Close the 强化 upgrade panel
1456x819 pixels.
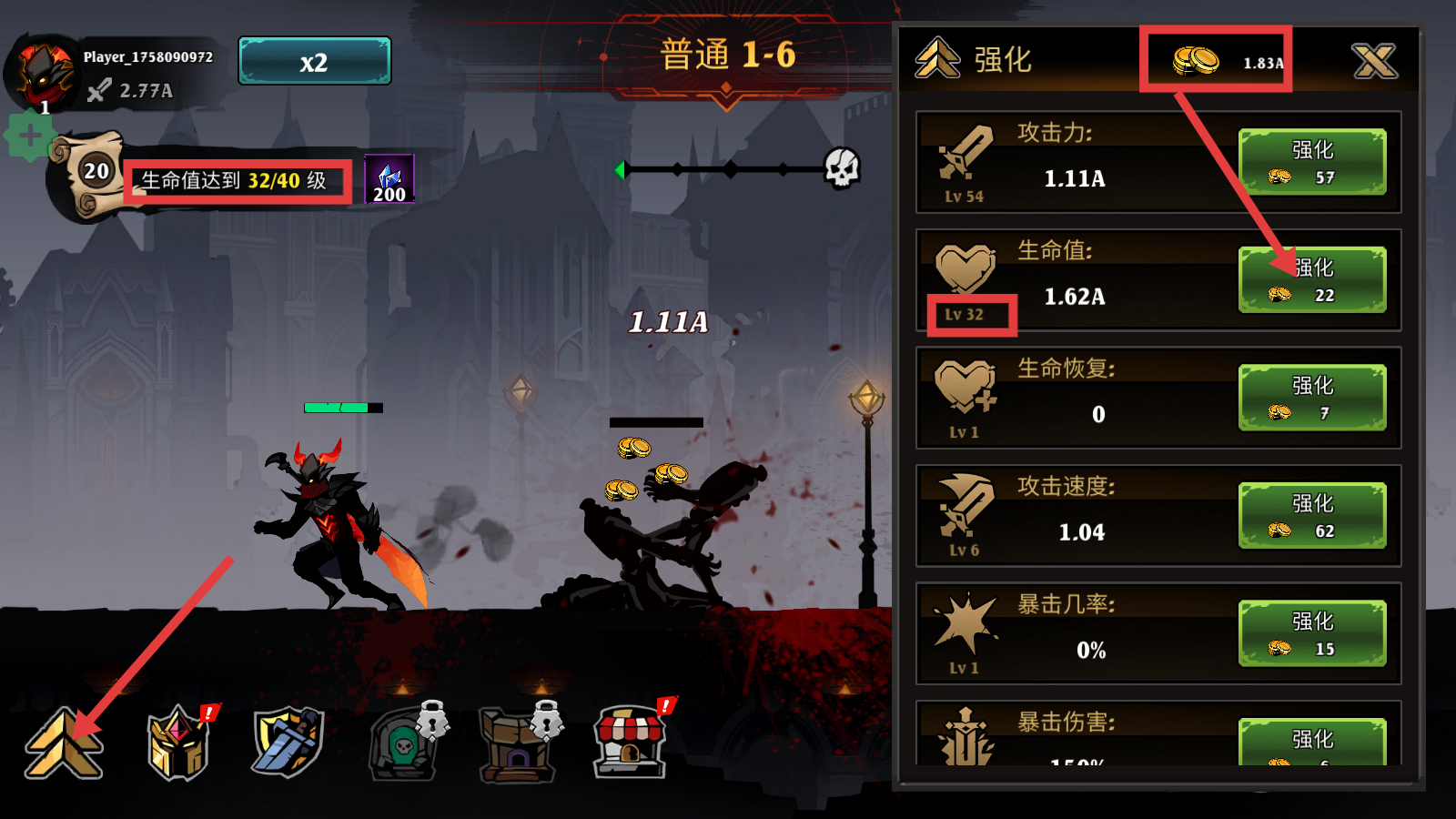pyautogui.click(x=1373, y=61)
